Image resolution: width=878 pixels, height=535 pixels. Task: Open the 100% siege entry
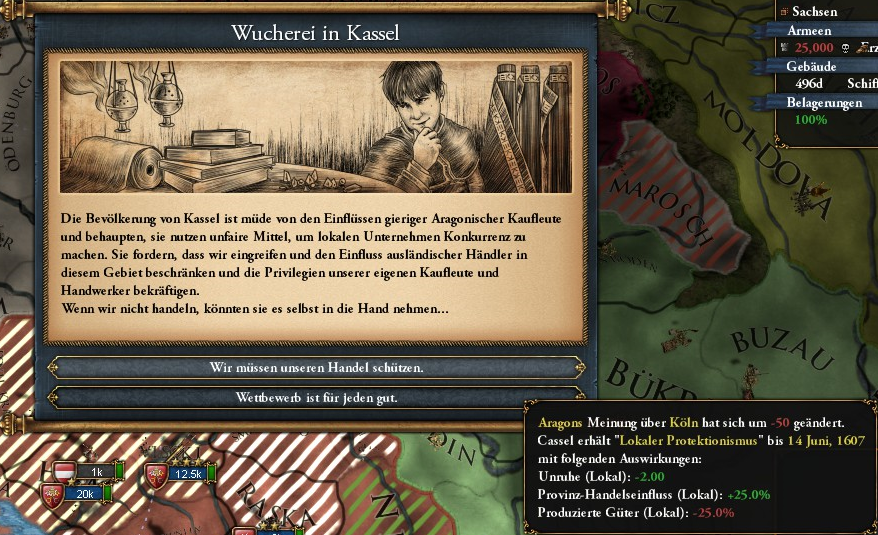[812, 120]
